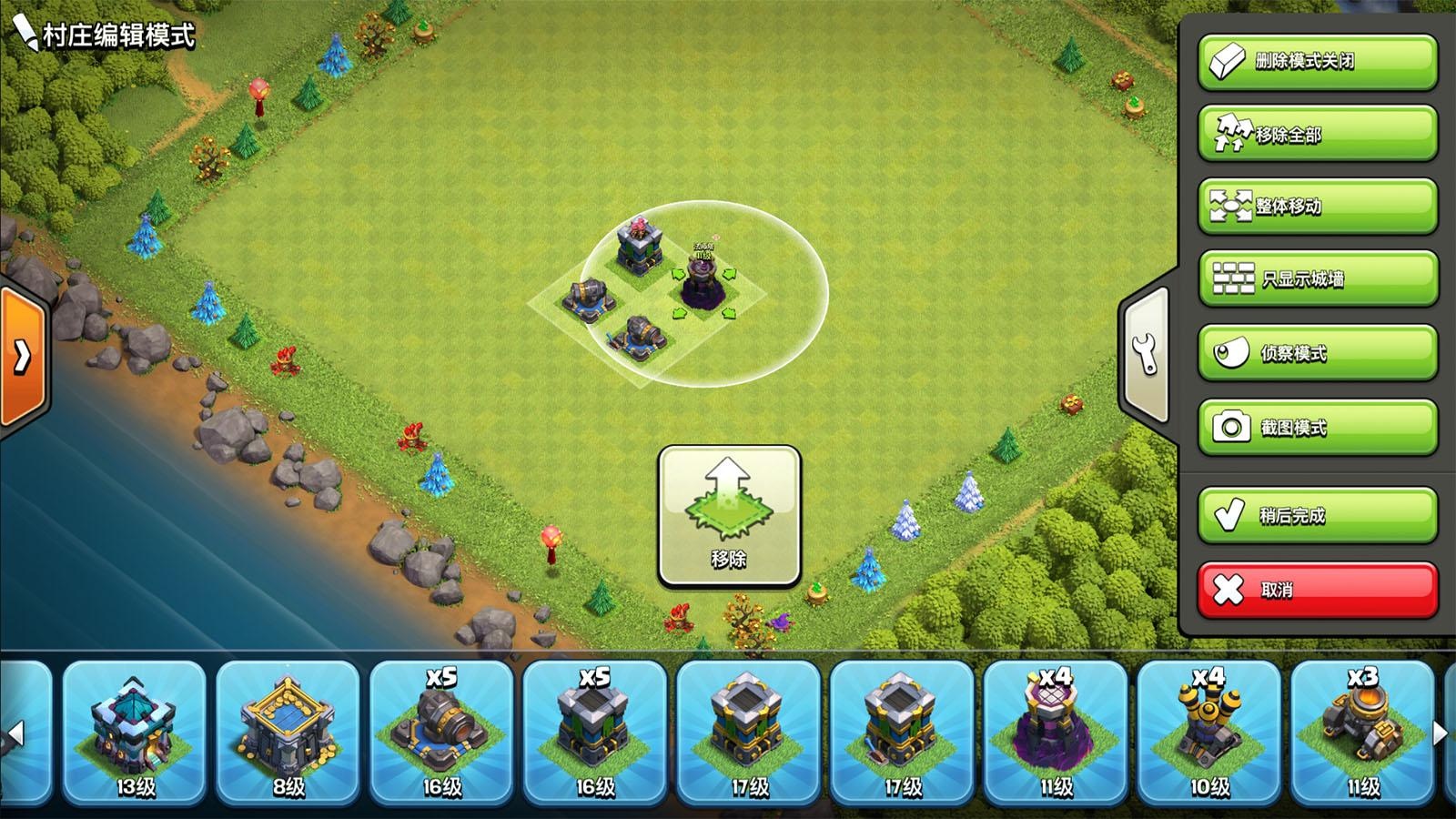1456x819 pixels.
Task: Click the 移除 remove building button
Action: 729,515
